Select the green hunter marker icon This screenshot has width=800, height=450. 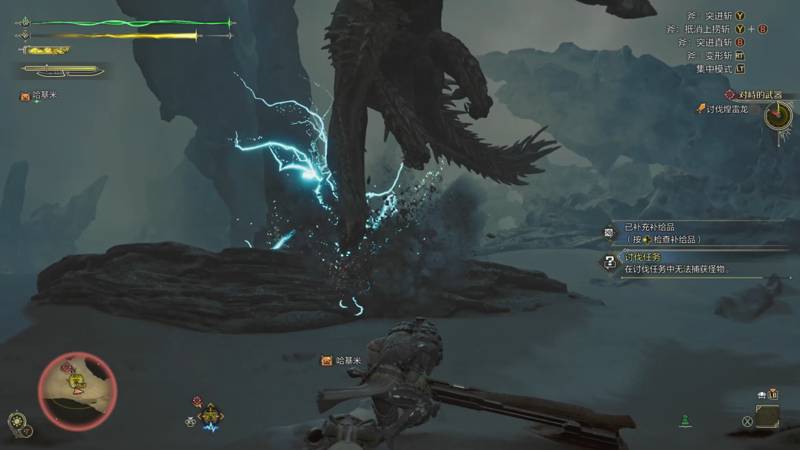[684, 418]
